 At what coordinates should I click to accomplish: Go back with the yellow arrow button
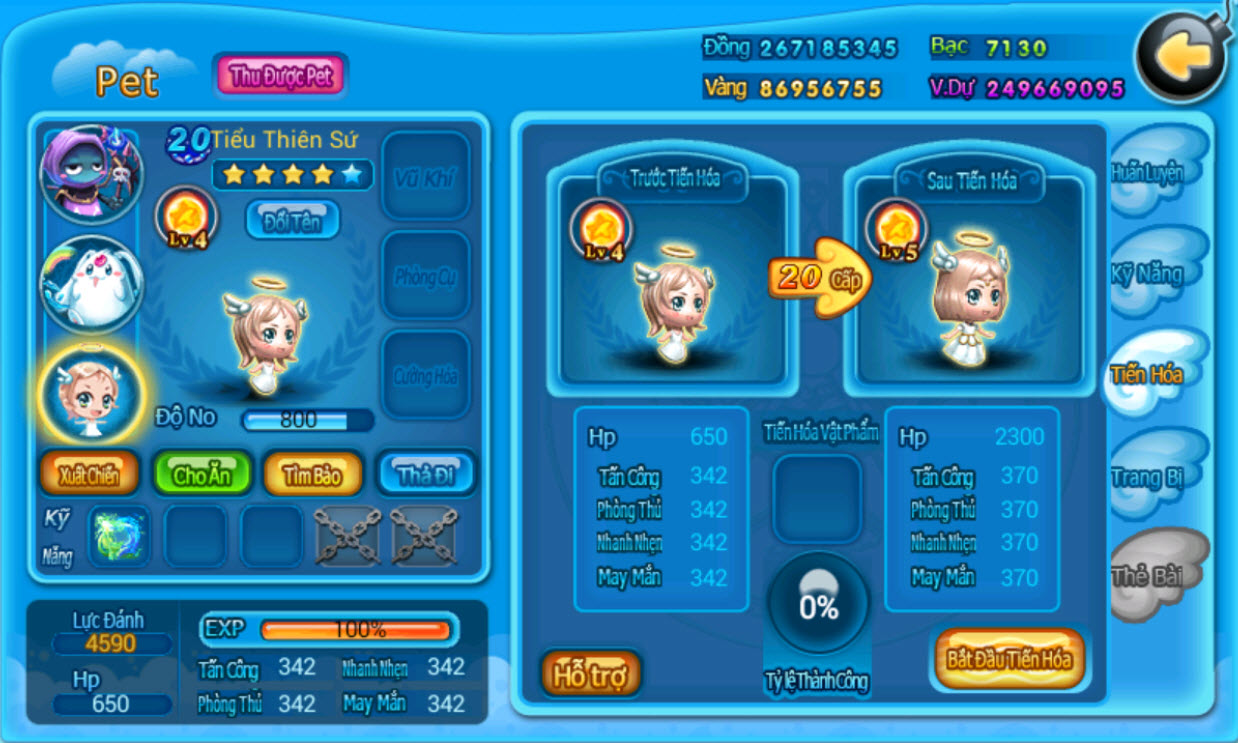click(1183, 60)
